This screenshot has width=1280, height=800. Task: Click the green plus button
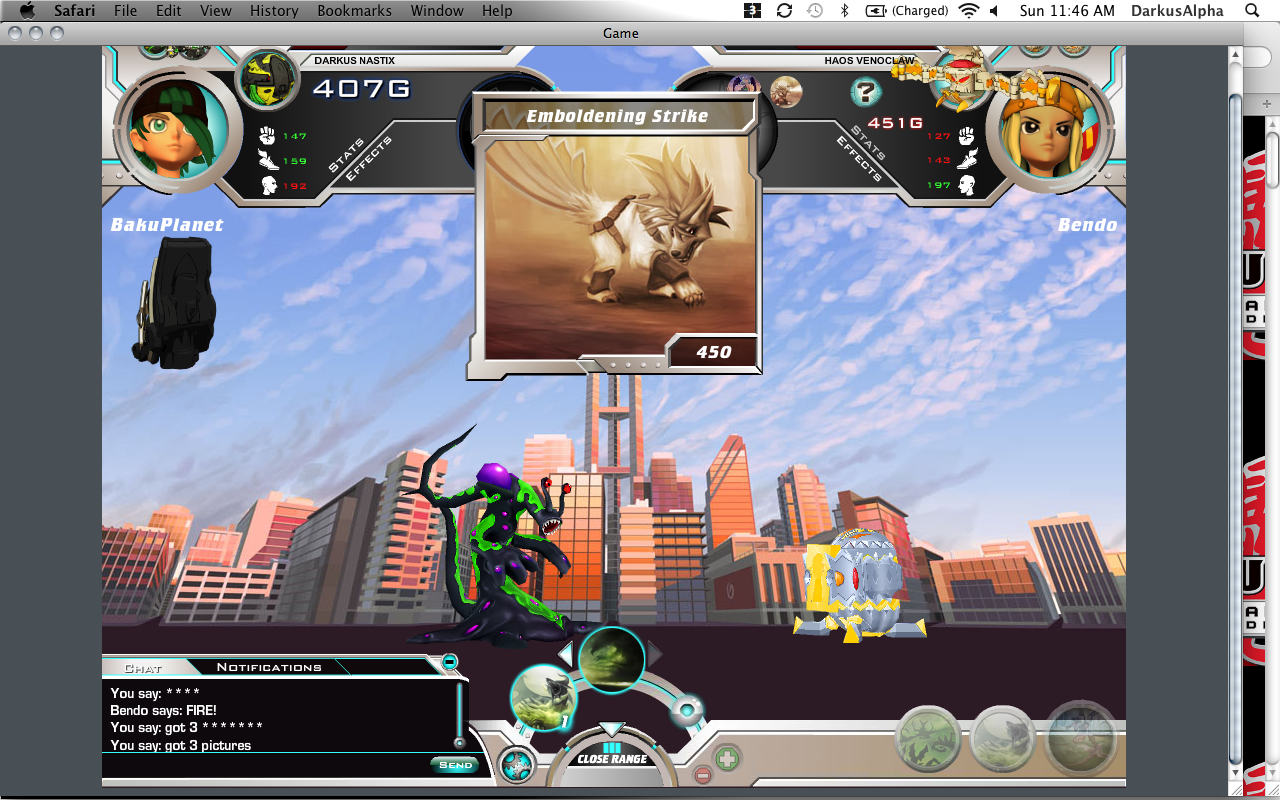(727, 759)
